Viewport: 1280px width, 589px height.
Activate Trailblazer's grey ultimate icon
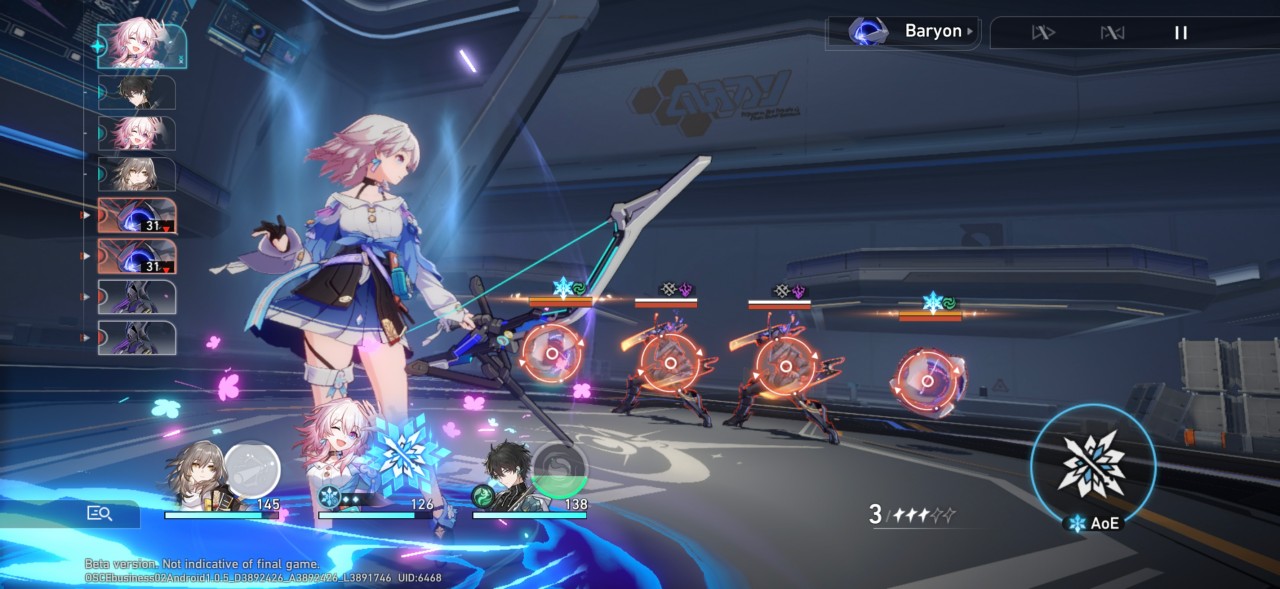pyautogui.click(x=251, y=469)
